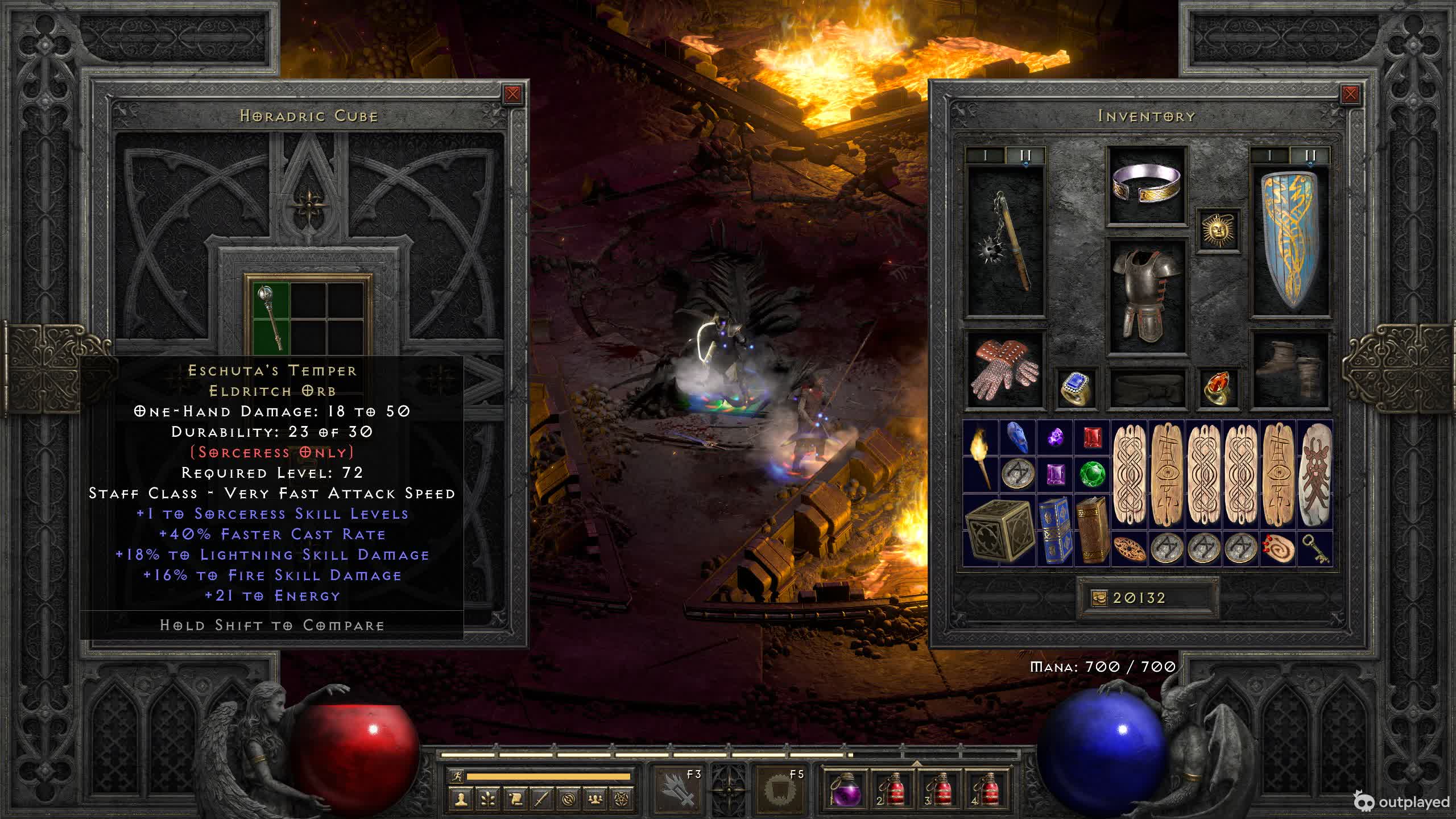Image resolution: width=1456 pixels, height=819 pixels.
Task: Select the blue tome book
Action: (1055, 530)
